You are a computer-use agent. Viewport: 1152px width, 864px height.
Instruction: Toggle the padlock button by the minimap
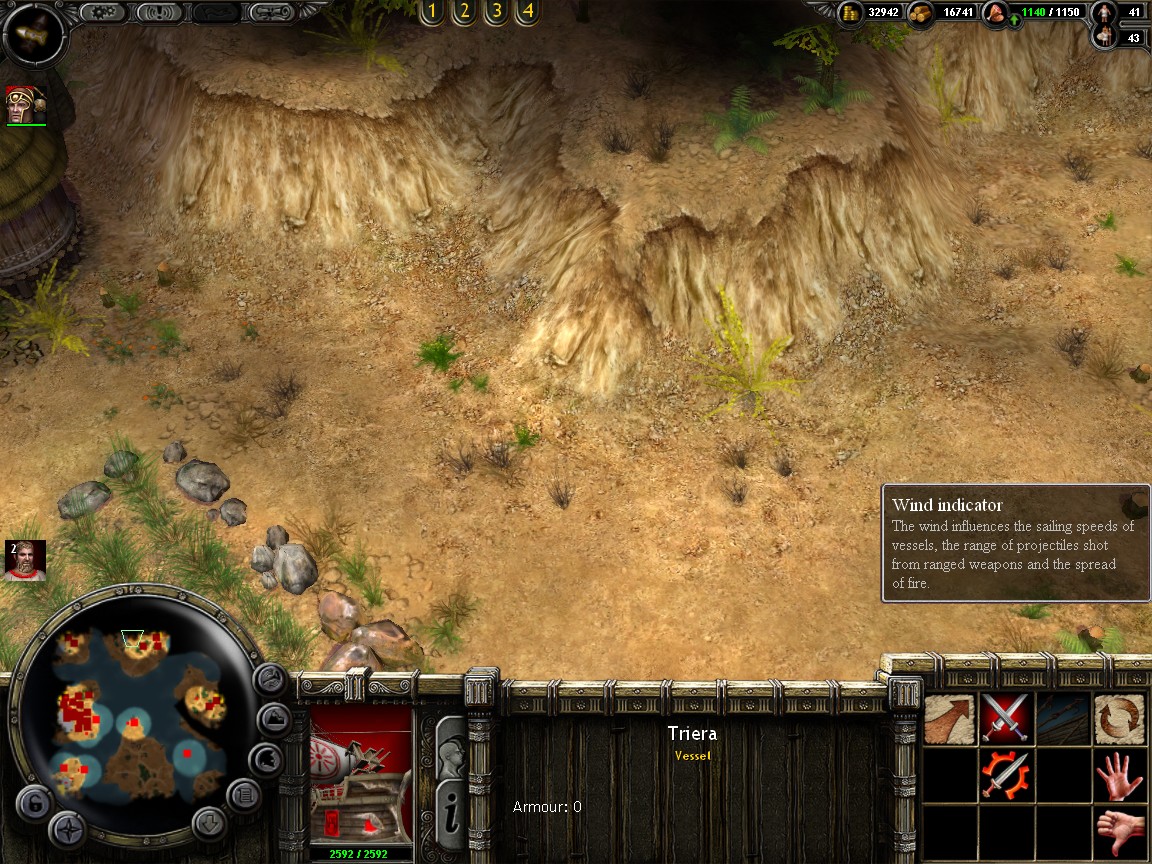click(33, 802)
